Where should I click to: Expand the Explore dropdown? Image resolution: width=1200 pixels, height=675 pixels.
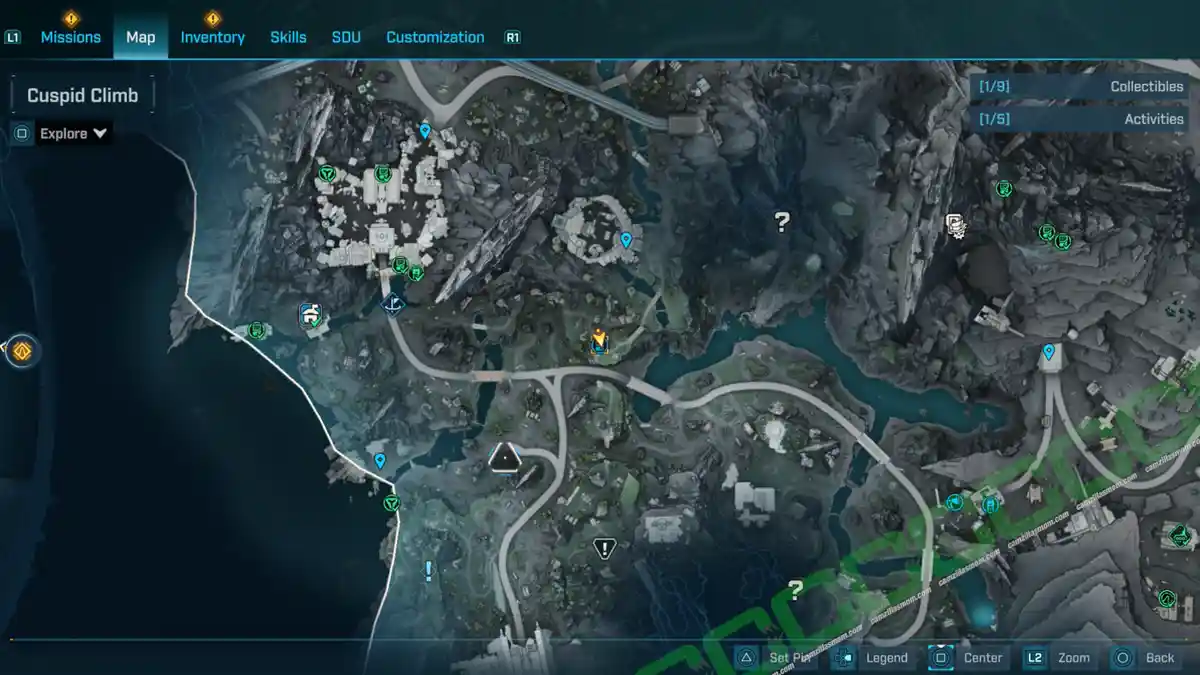[x=74, y=133]
